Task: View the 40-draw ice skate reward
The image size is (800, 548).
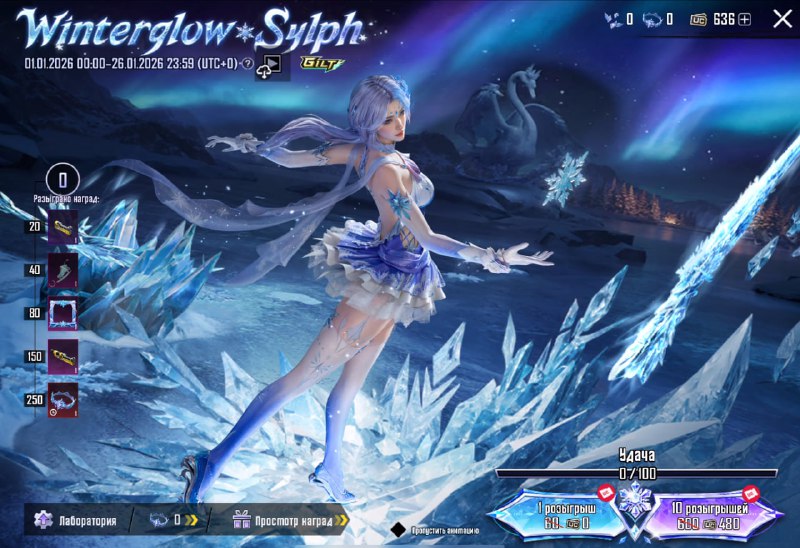Action: pyautogui.click(x=63, y=270)
